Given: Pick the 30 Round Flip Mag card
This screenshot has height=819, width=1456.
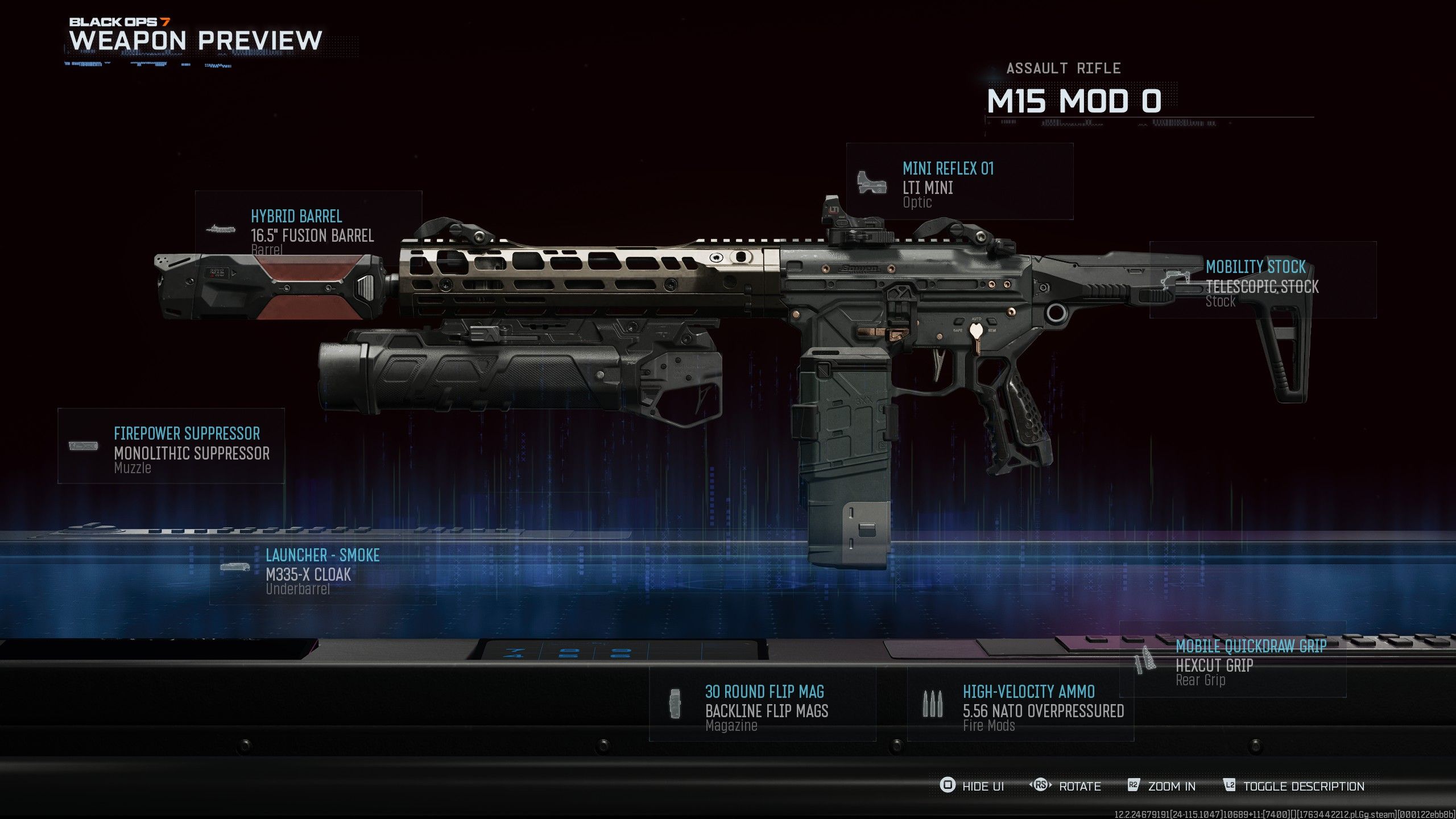Looking at the screenshot, I should (762, 704).
